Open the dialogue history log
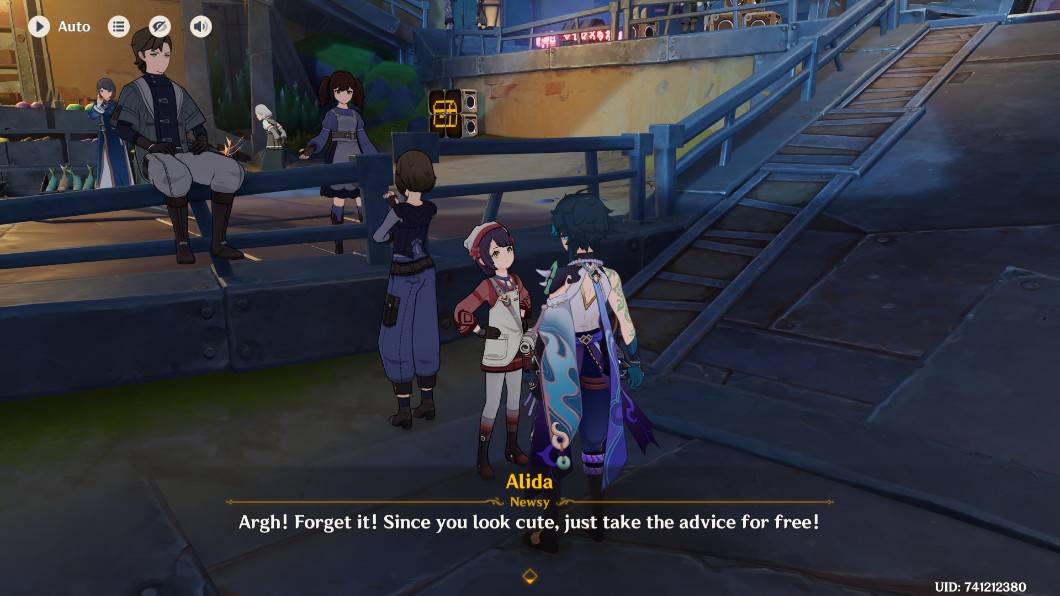 [x=118, y=26]
